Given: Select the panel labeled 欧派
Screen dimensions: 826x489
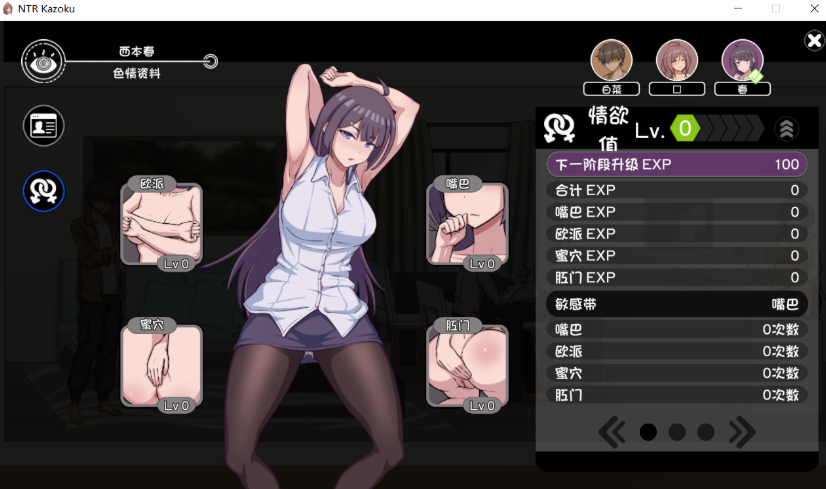Looking at the screenshot, I should click(161, 225).
